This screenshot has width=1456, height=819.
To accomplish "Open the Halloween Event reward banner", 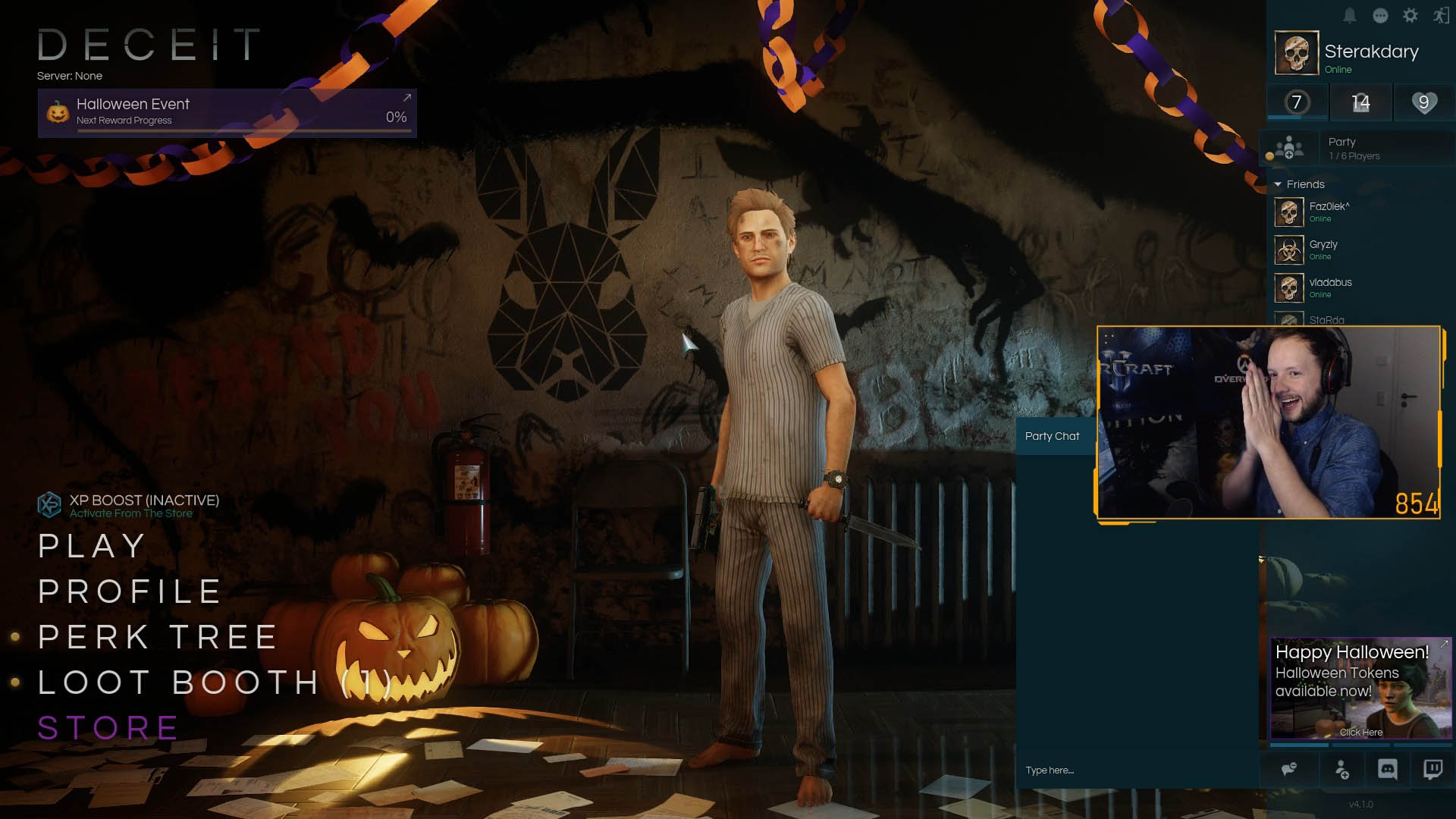I will click(227, 113).
